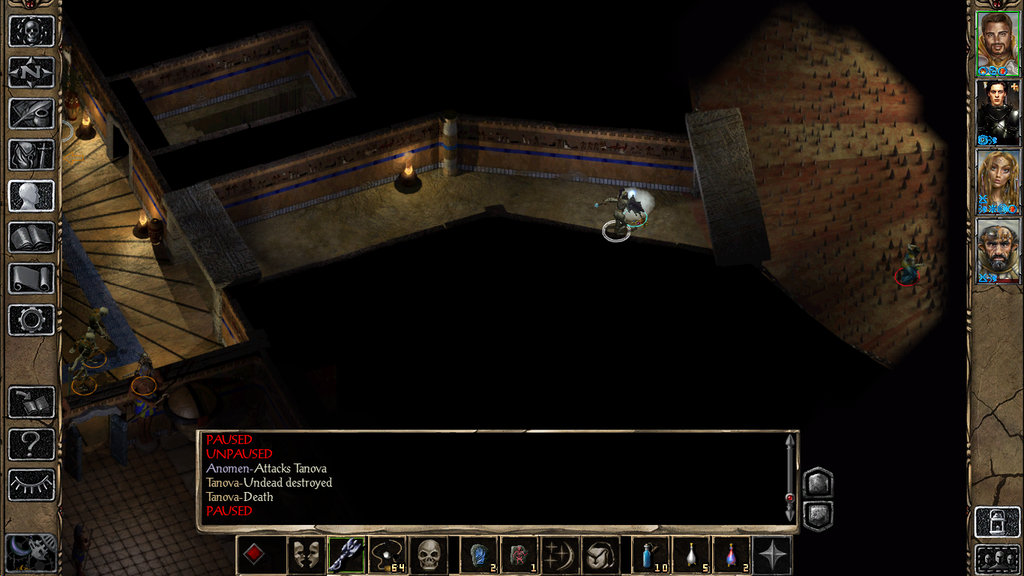1024x576 pixels.
Task: Select the grey-bearded dwarf portrait
Action: coord(997,249)
